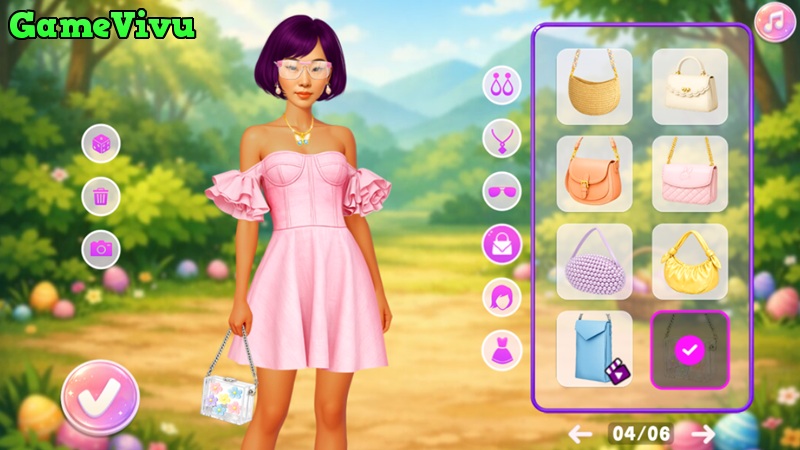Confirm the outfit with the pink checkmark button
The width and height of the screenshot is (800, 450).
click(100, 397)
